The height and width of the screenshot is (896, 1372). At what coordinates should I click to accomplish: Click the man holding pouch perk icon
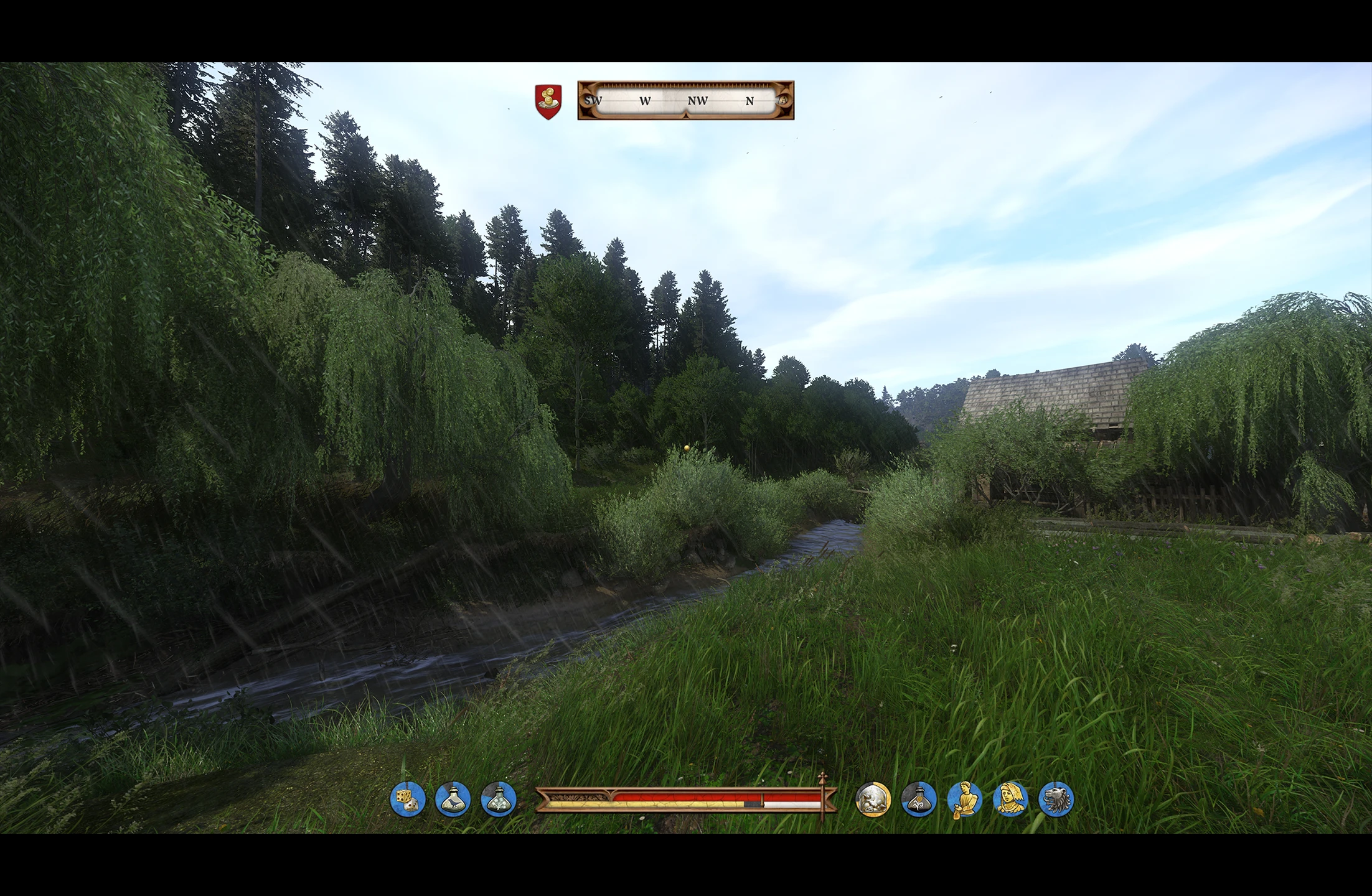[964, 799]
